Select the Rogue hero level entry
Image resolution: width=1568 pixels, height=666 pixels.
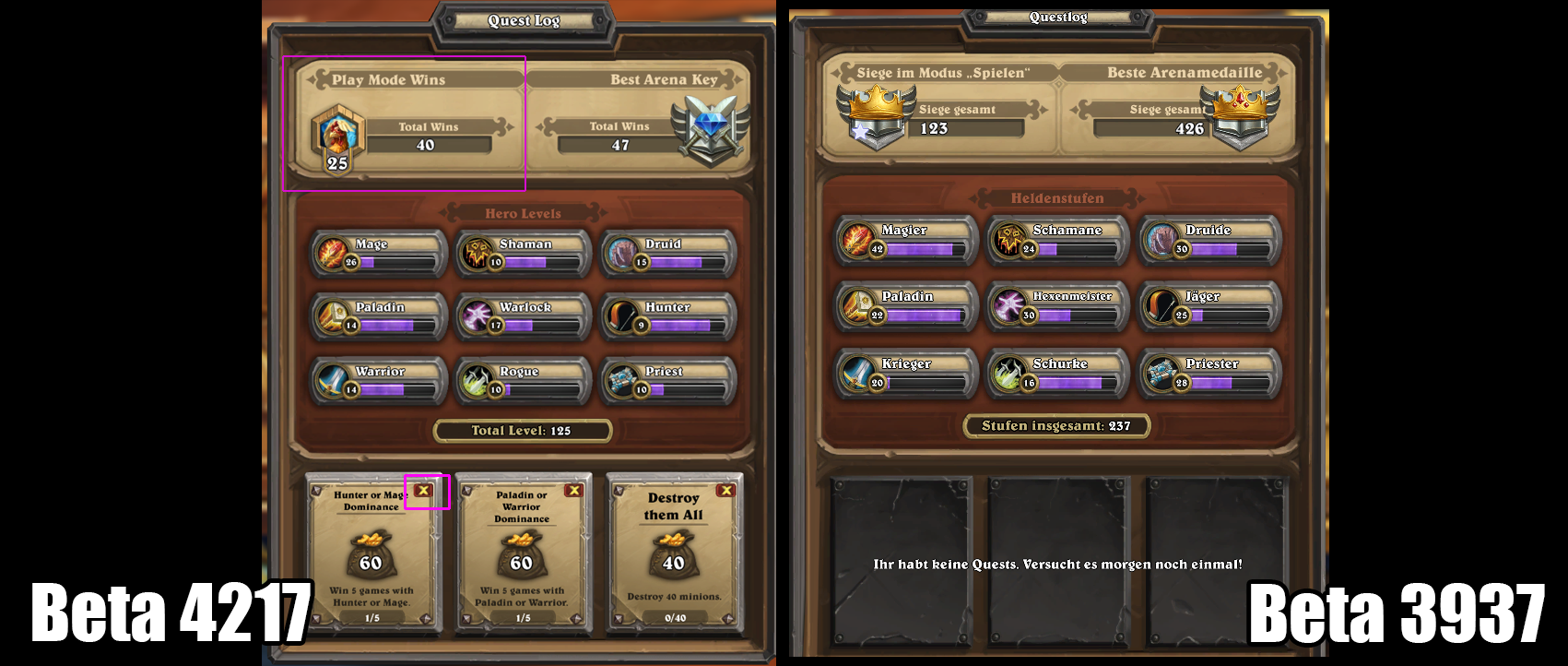pos(524,381)
